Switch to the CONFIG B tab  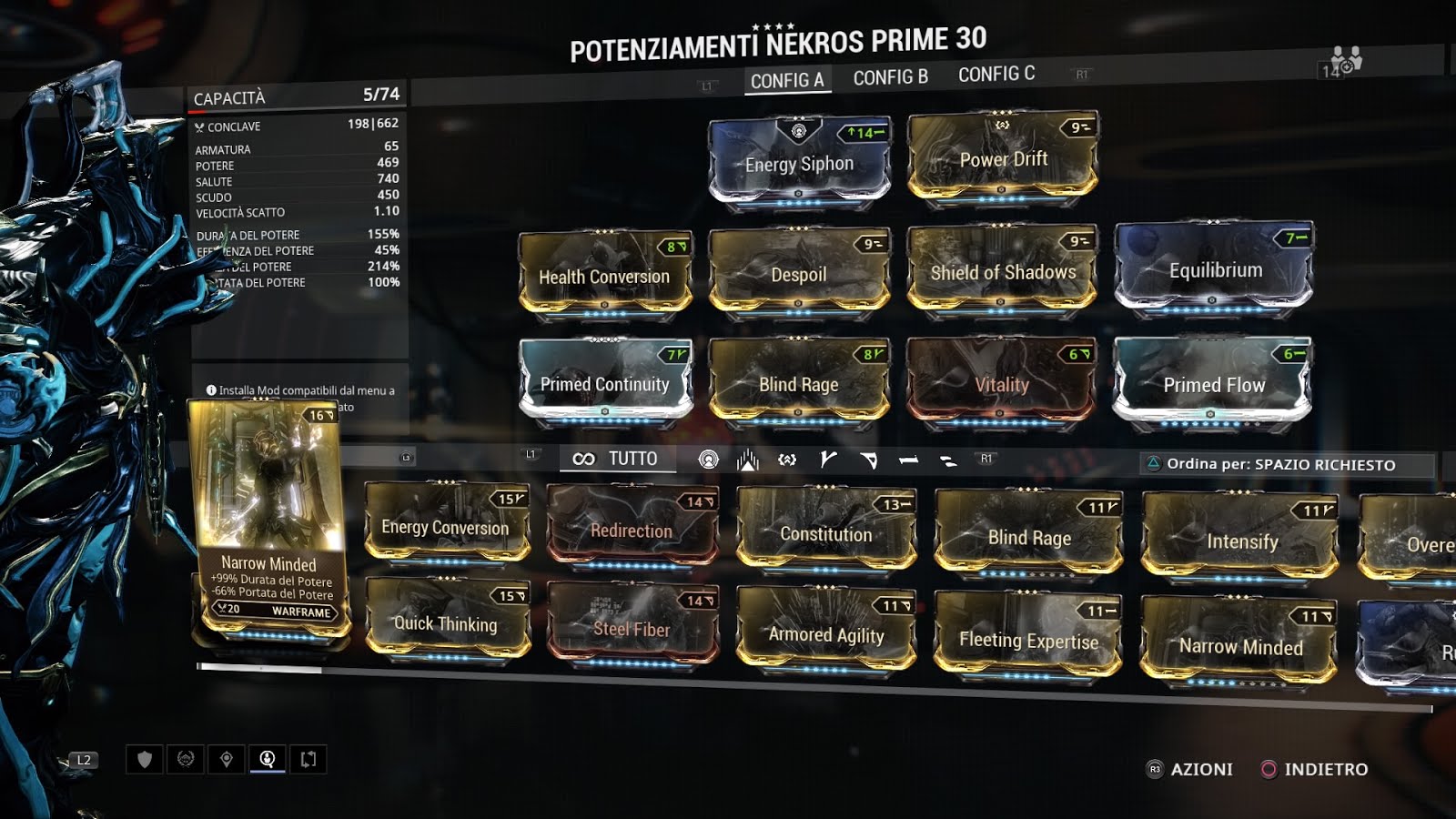pyautogui.click(x=890, y=74)
